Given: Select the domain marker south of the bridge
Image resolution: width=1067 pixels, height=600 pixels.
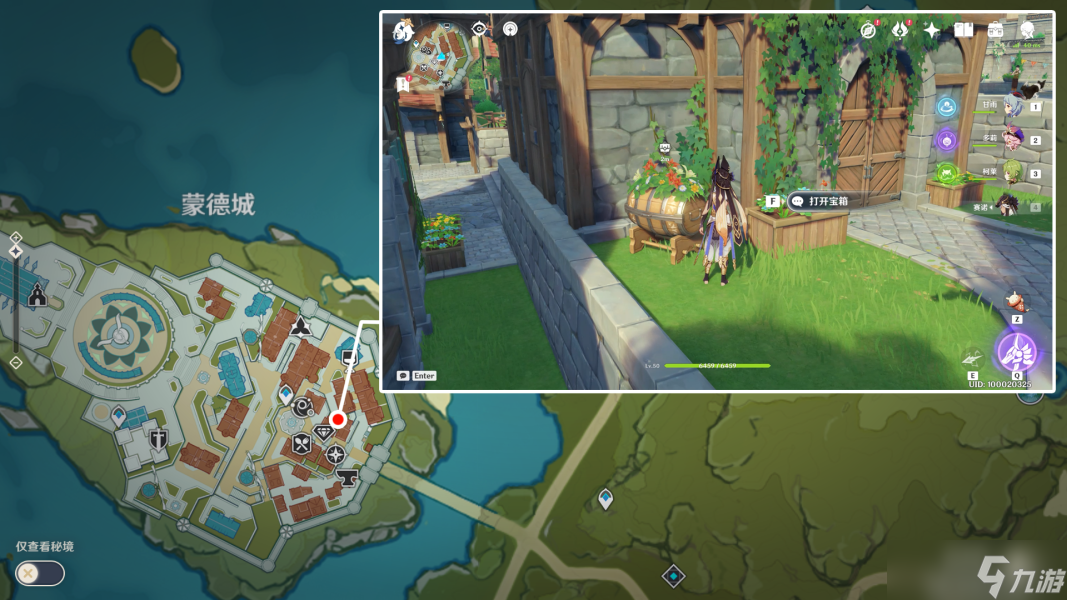Looking at the screenshot, I should 674,575.
